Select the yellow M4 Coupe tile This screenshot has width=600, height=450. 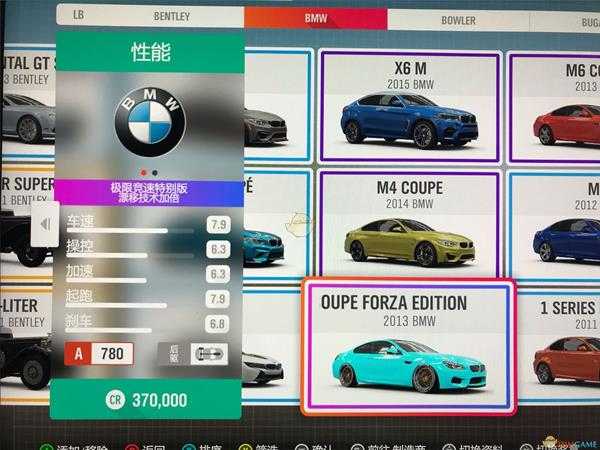tap(408, 226)
